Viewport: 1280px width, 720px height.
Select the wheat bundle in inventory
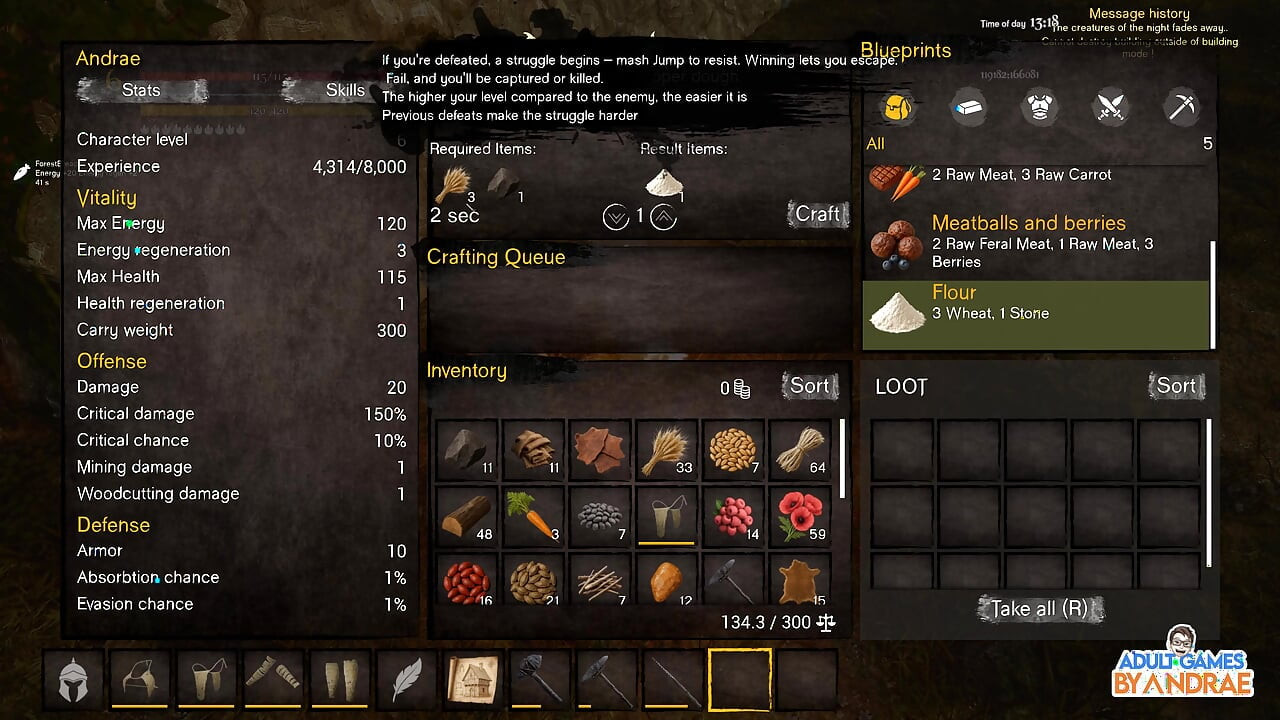tap(667, 451)
